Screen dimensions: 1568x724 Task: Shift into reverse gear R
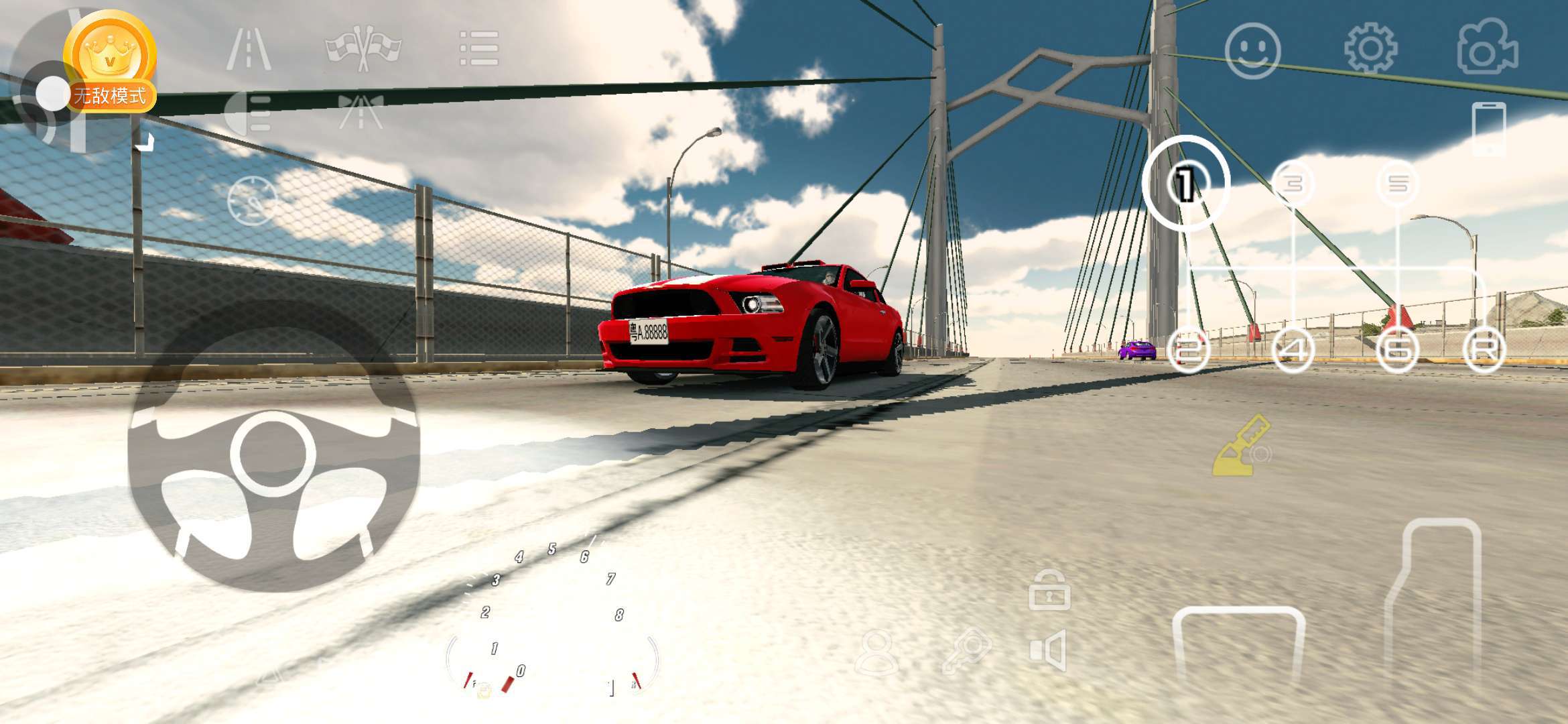[1484, 349]
